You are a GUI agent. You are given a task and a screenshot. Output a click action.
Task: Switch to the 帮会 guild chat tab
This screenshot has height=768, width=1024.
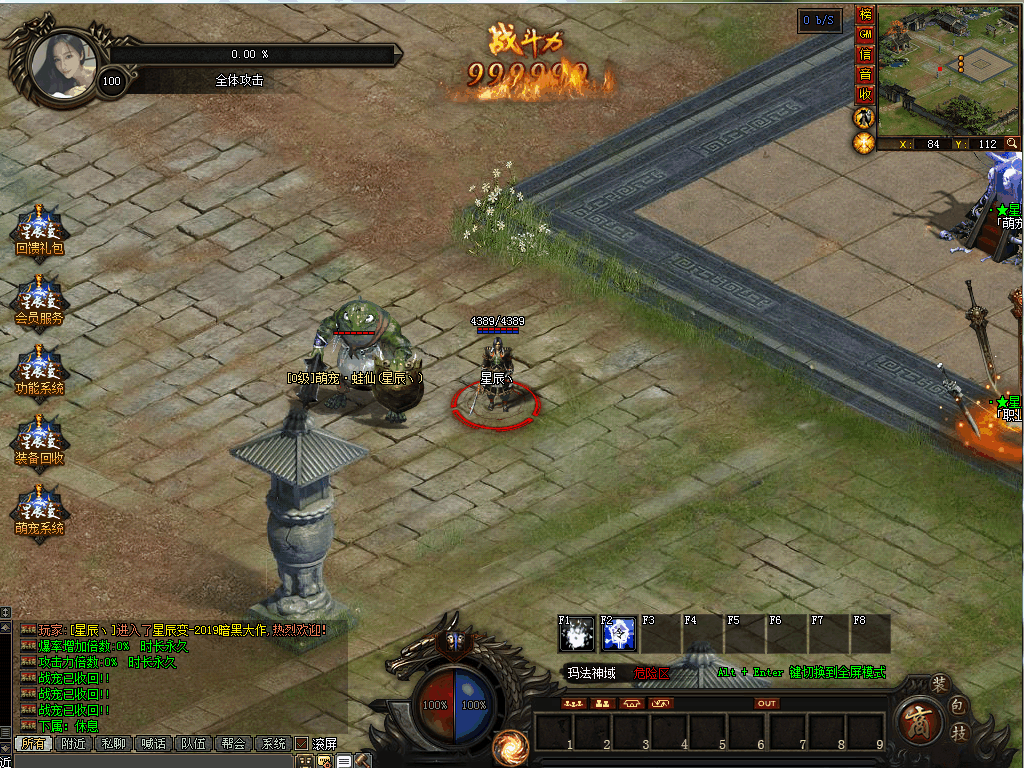(x=233, y=743)
